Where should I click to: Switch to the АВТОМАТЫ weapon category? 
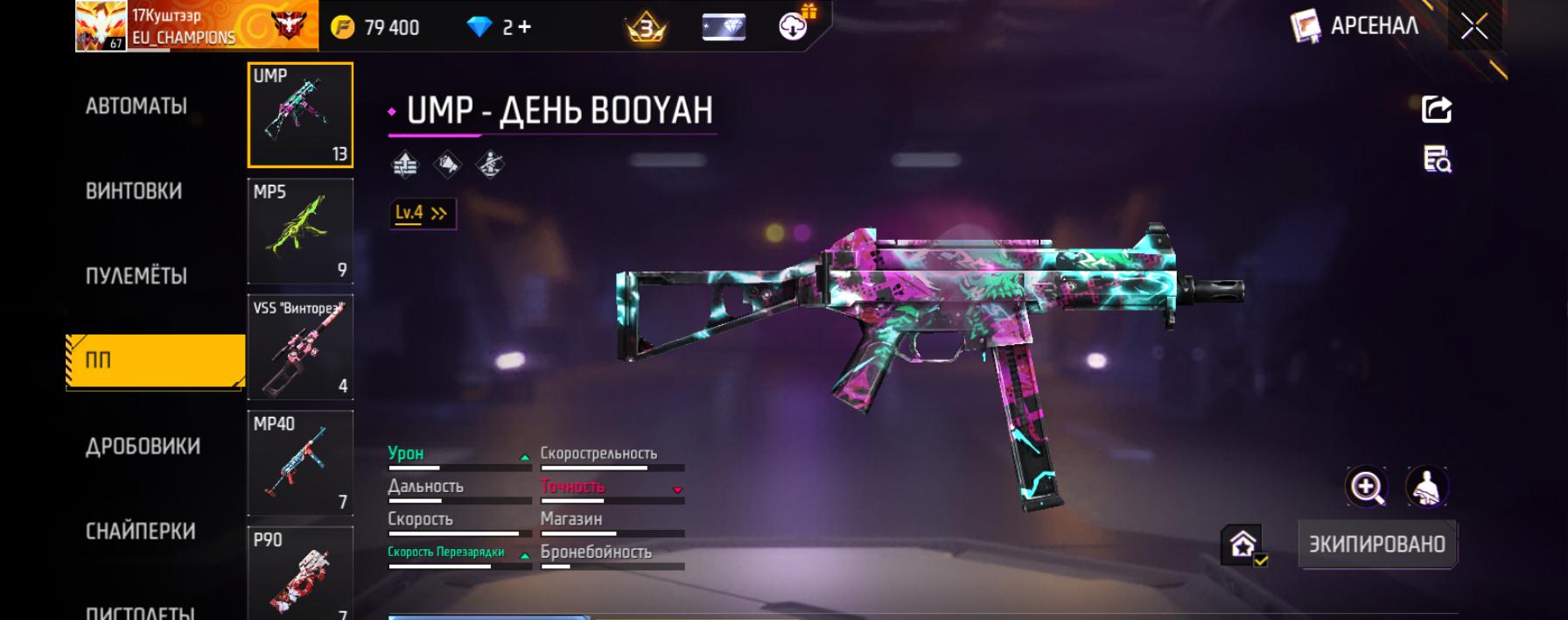point(136,107)
